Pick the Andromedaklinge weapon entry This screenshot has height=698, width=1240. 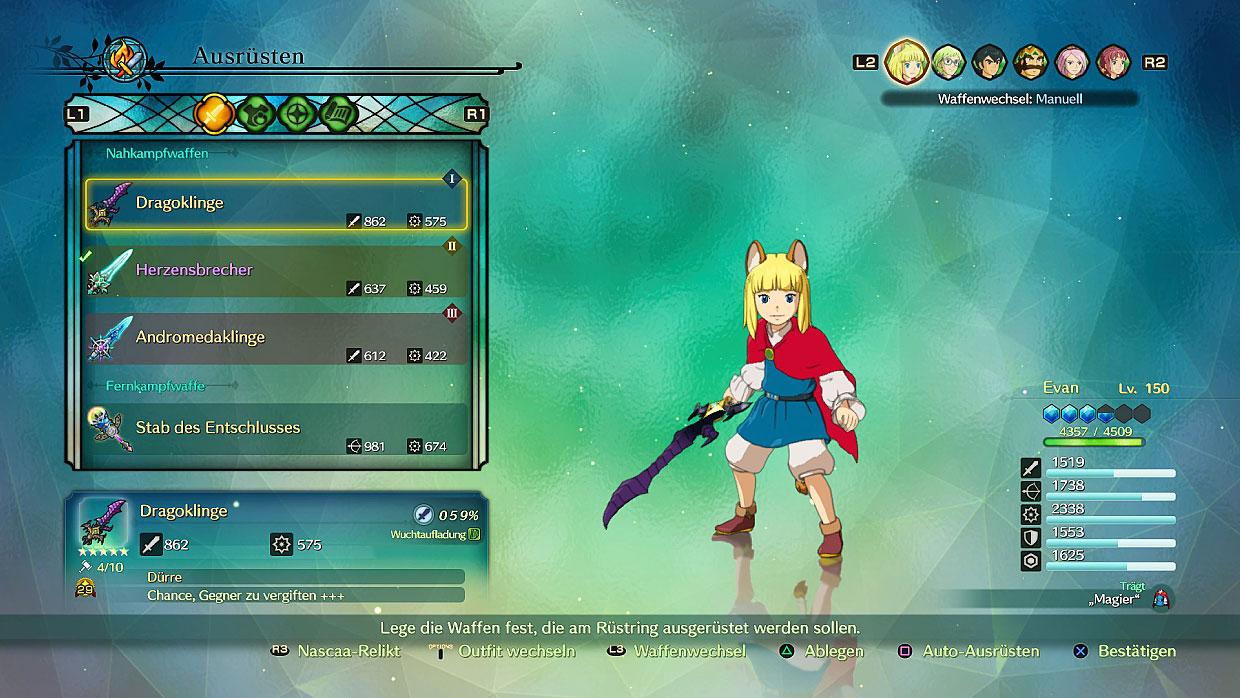275,338
